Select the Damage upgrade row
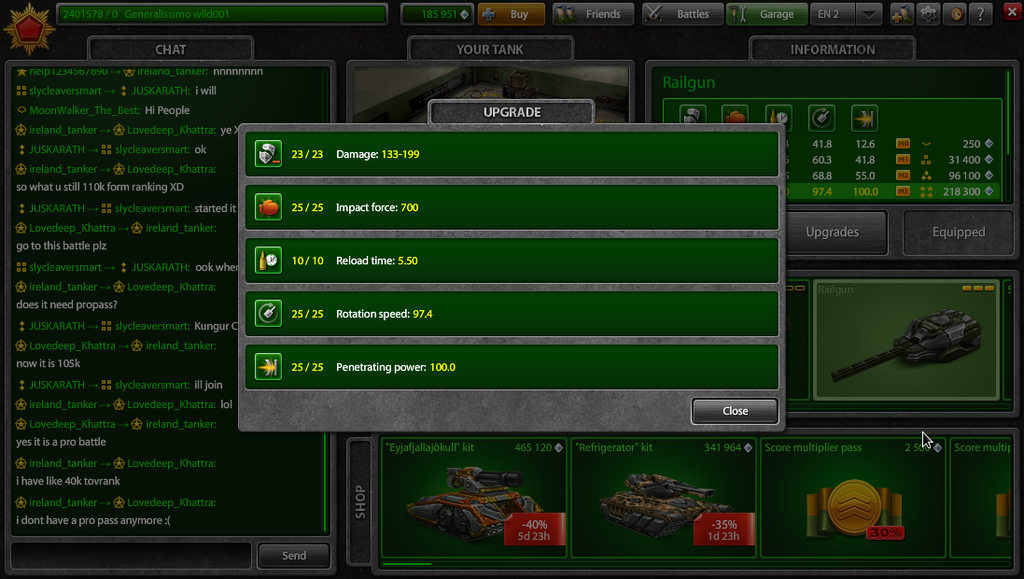 pos(511,155)
